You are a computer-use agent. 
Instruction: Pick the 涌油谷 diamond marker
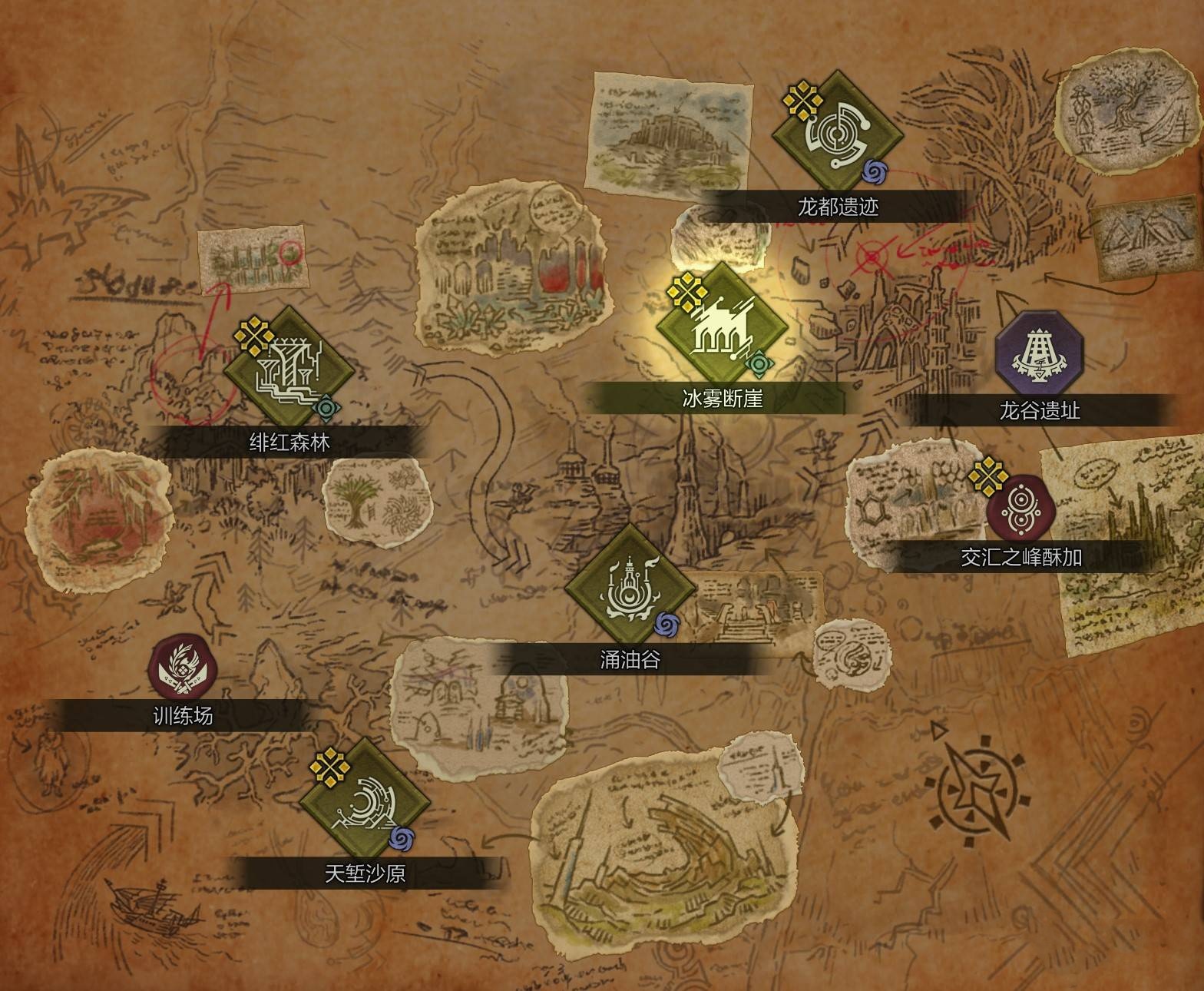630,589
